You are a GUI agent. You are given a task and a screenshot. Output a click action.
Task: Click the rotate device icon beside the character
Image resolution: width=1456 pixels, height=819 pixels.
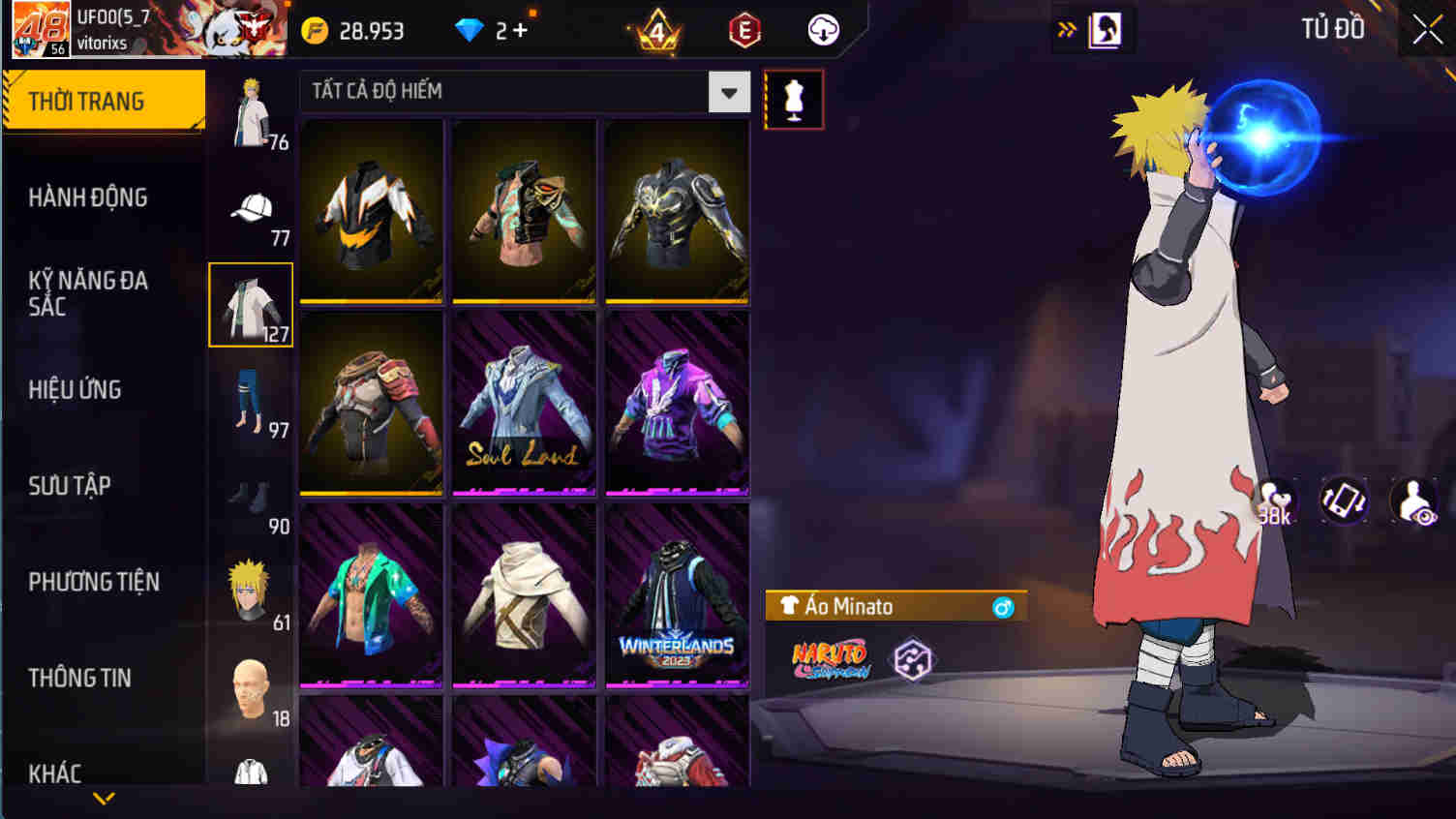(x=1344, y=501)
